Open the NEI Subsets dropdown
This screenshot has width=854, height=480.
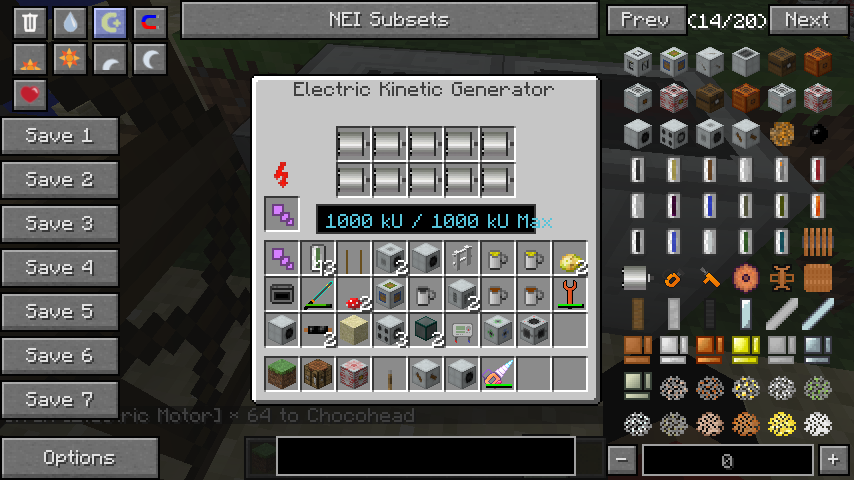click(x=389, y=20)
